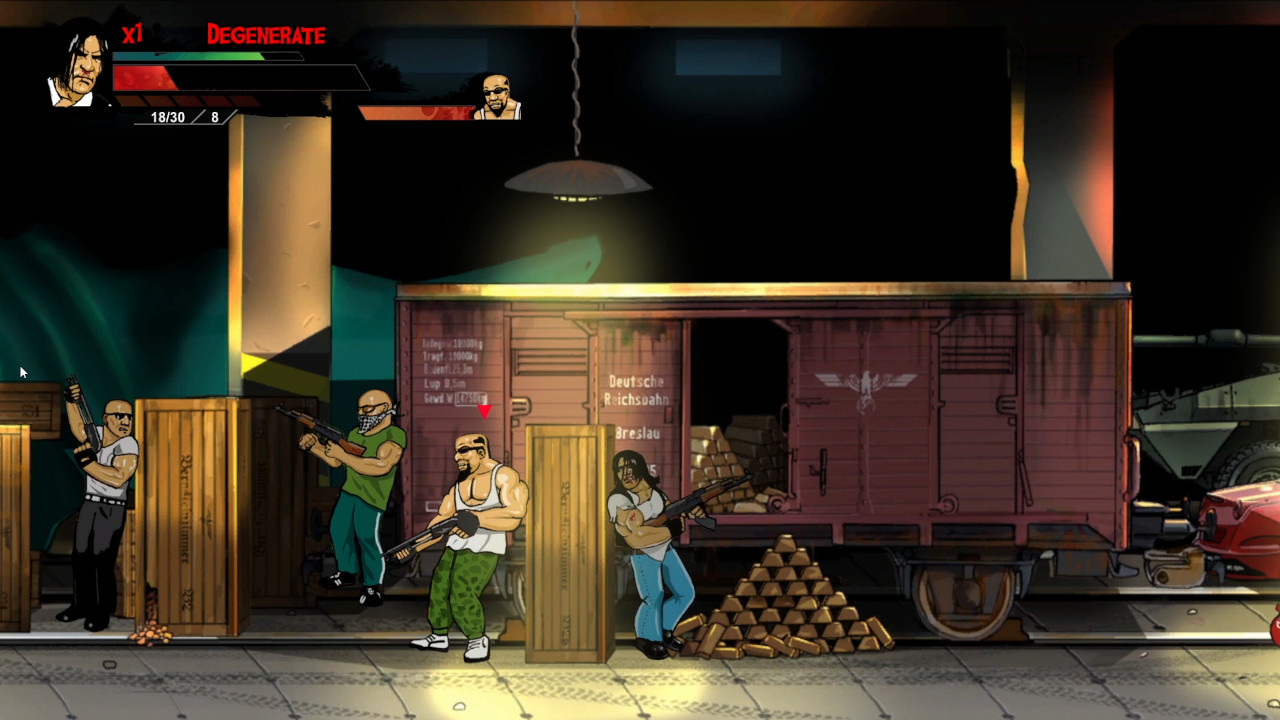Click the tall wooden crate in the center

pos(567,540)
